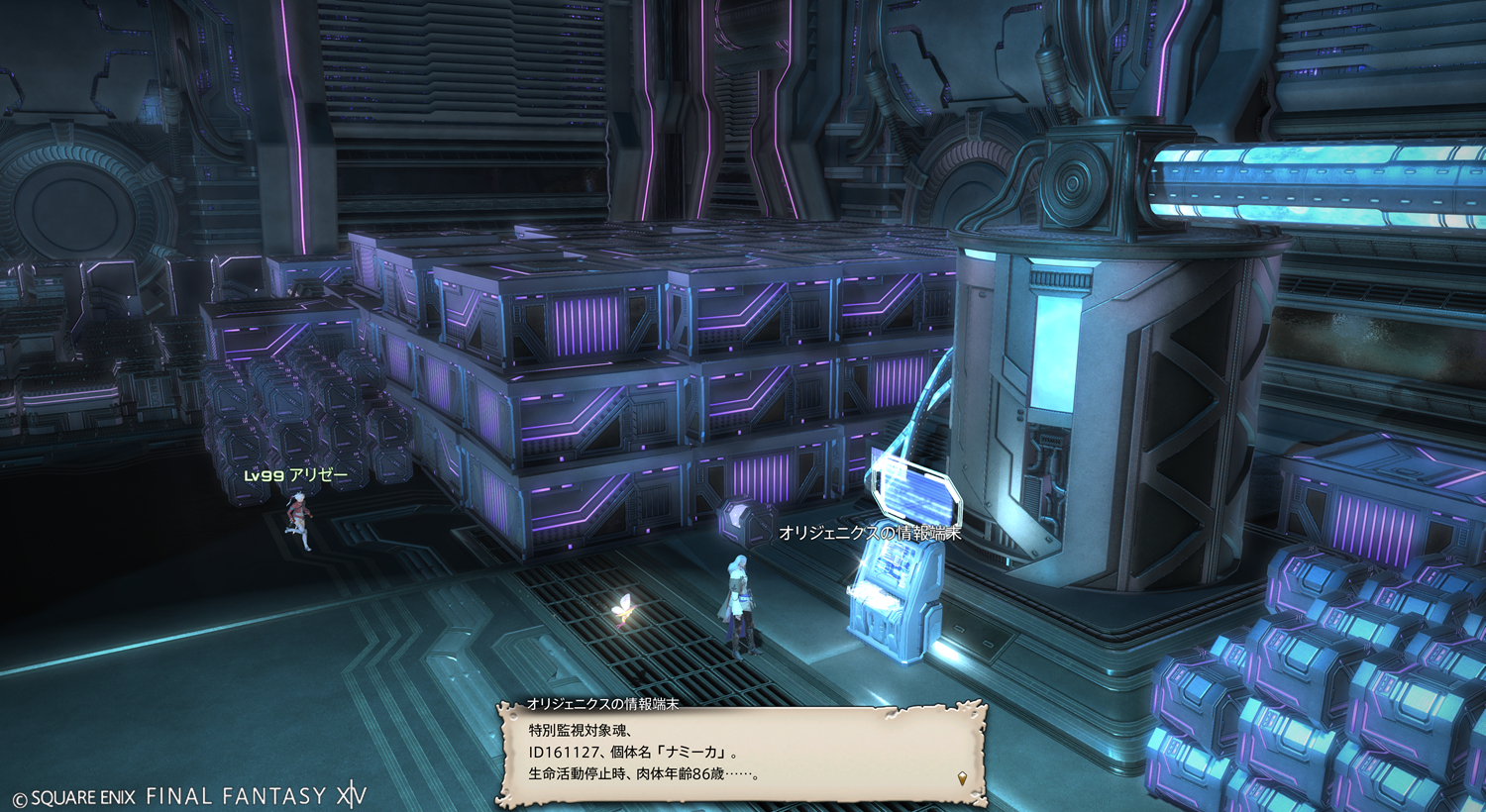Select the Lv99 アリゼー nameplate
Viewport: 1486px width, 812px height.
coord(296,475)
